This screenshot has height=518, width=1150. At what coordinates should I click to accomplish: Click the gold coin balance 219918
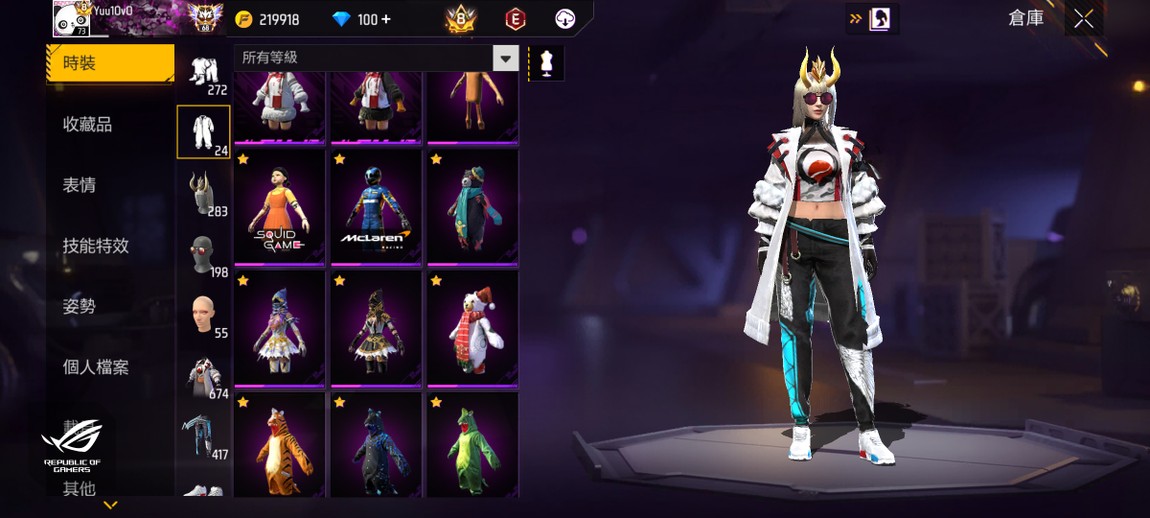268,19
